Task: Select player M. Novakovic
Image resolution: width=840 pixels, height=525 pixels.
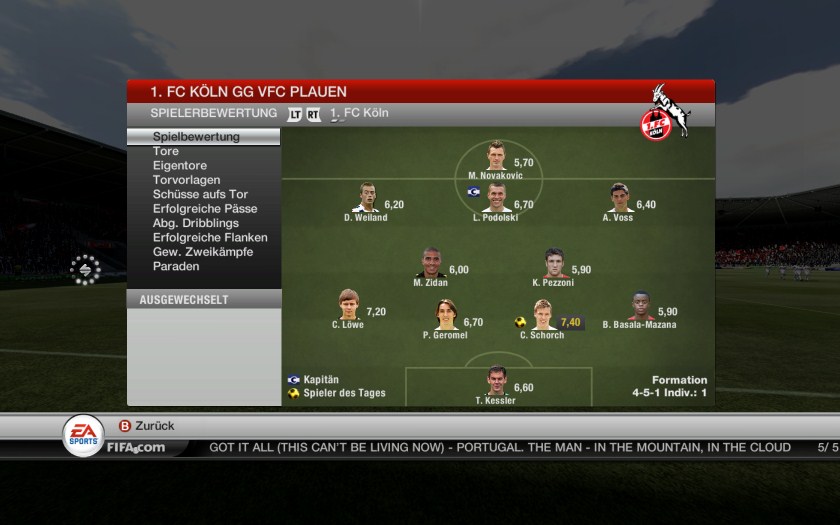Action: pos(496,157)
